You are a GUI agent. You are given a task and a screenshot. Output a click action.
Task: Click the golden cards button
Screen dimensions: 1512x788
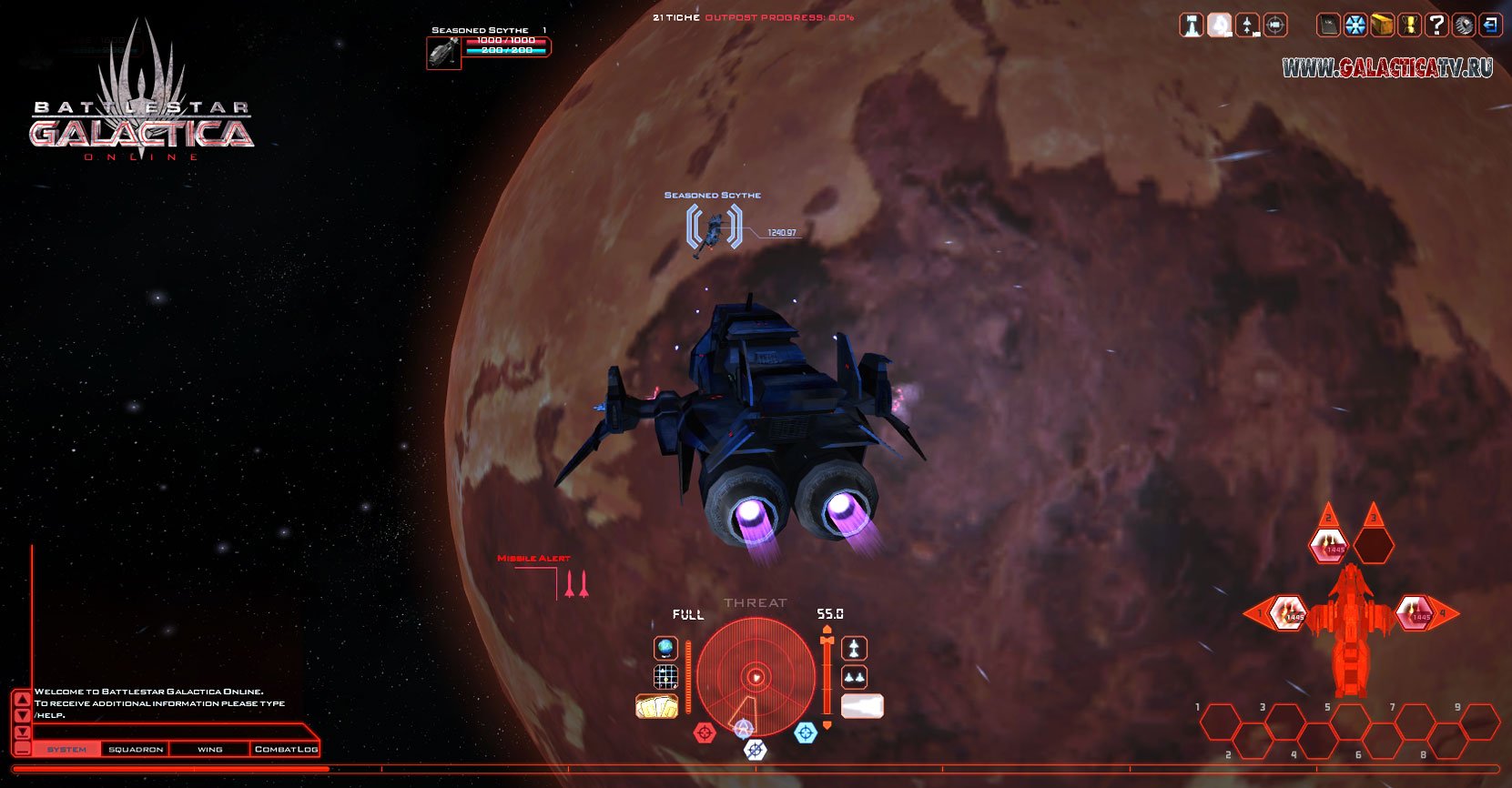(x=656, y=706)
